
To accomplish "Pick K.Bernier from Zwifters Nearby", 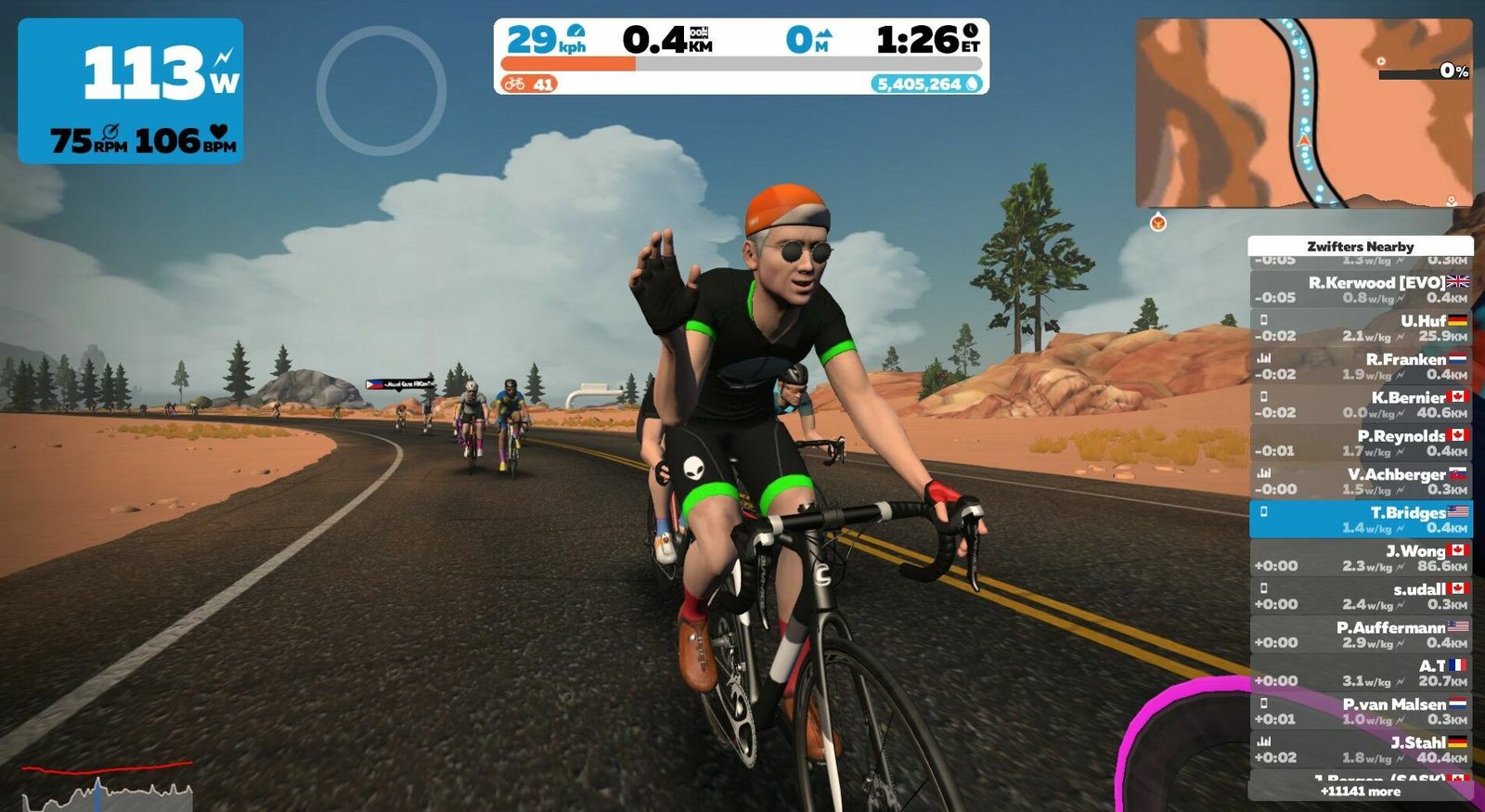I will pos(1360,405).
